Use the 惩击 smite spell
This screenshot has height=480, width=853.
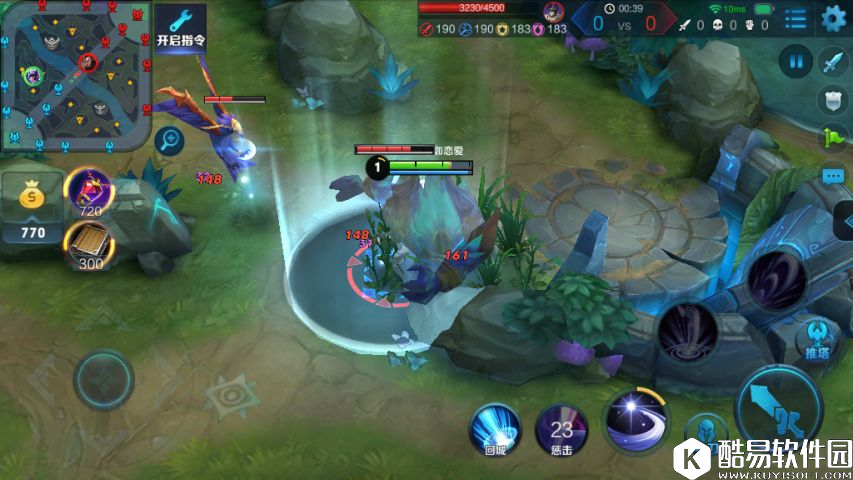pos(561,430)
